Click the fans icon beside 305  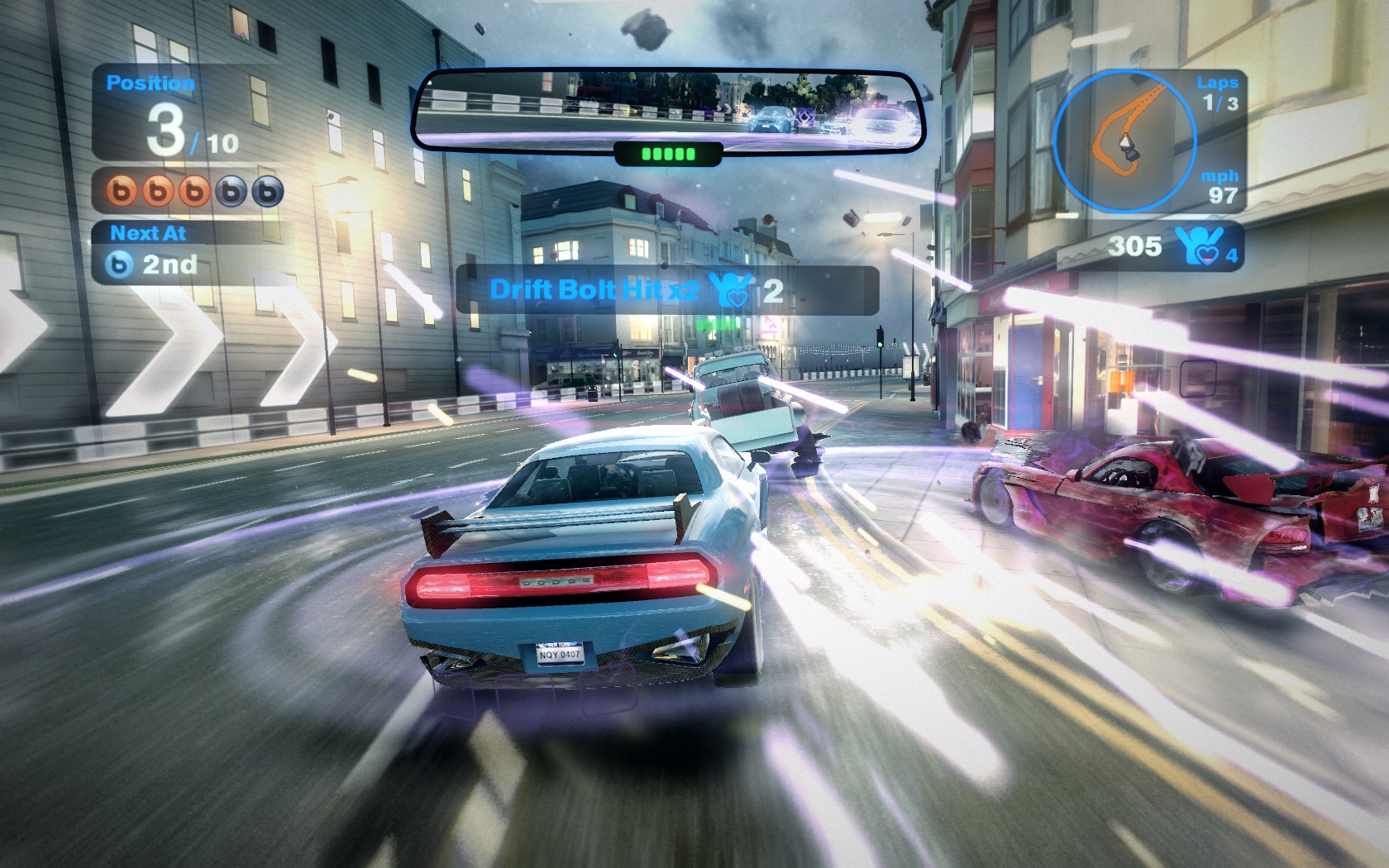tap(1196, 246)
